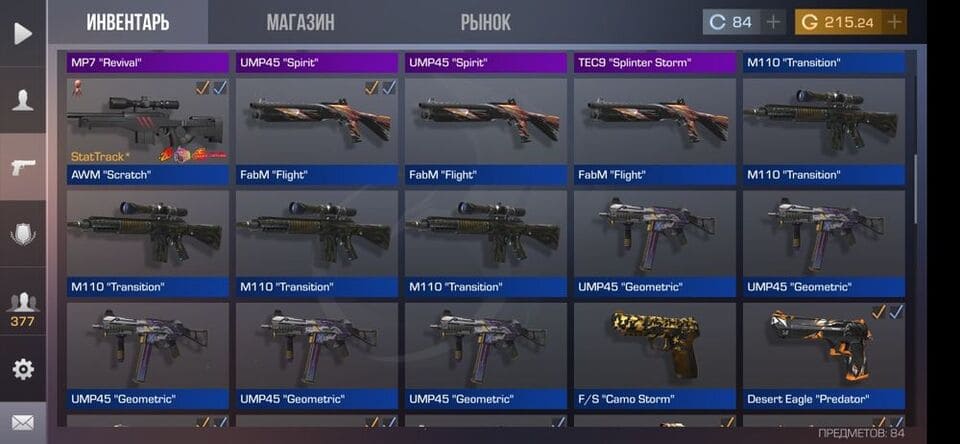This screenshot has width=960, height=444.
Task: Select the MP7 "Revival" item label
Action: (148, 62)
